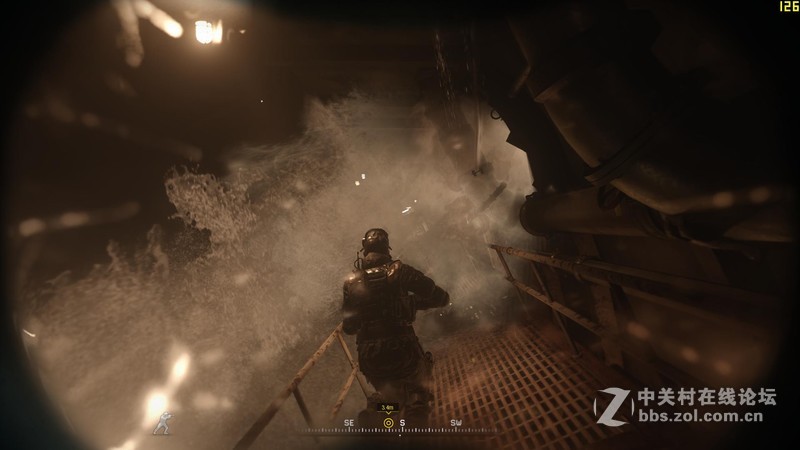
Task: Click the compass heading strip
Action: 400,426
